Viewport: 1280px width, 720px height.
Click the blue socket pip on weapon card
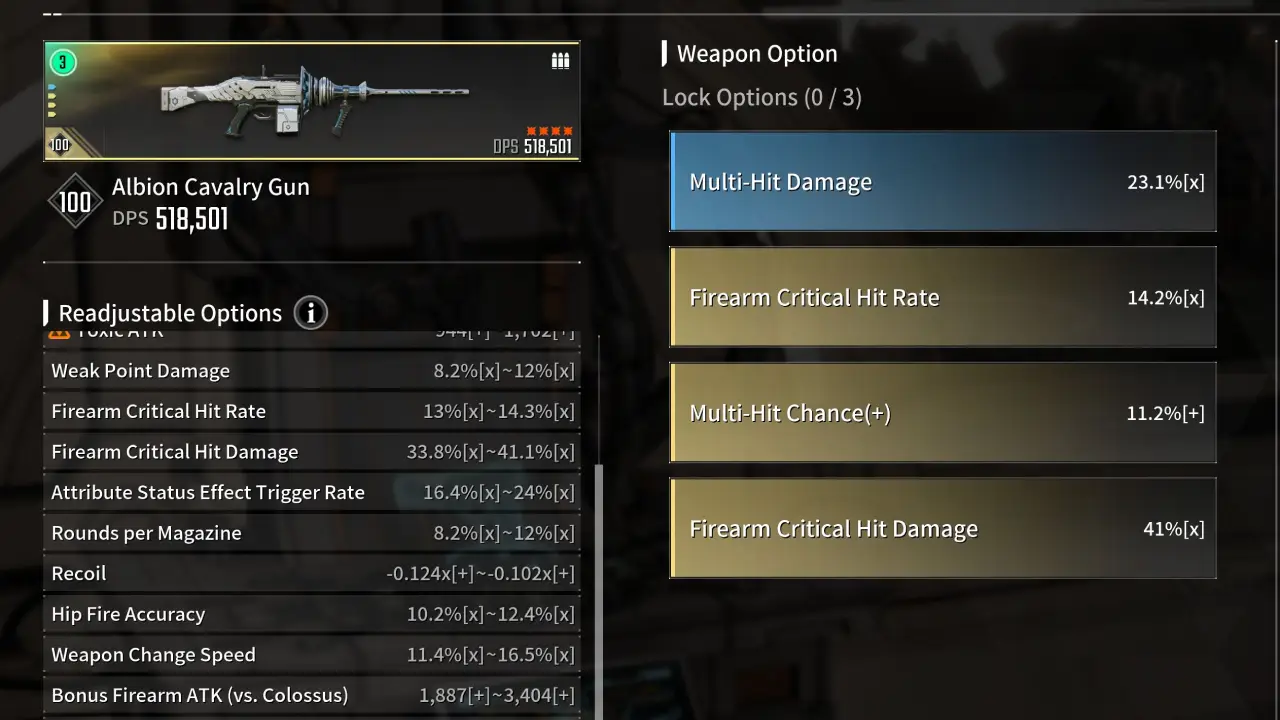[x=51, y=87]
